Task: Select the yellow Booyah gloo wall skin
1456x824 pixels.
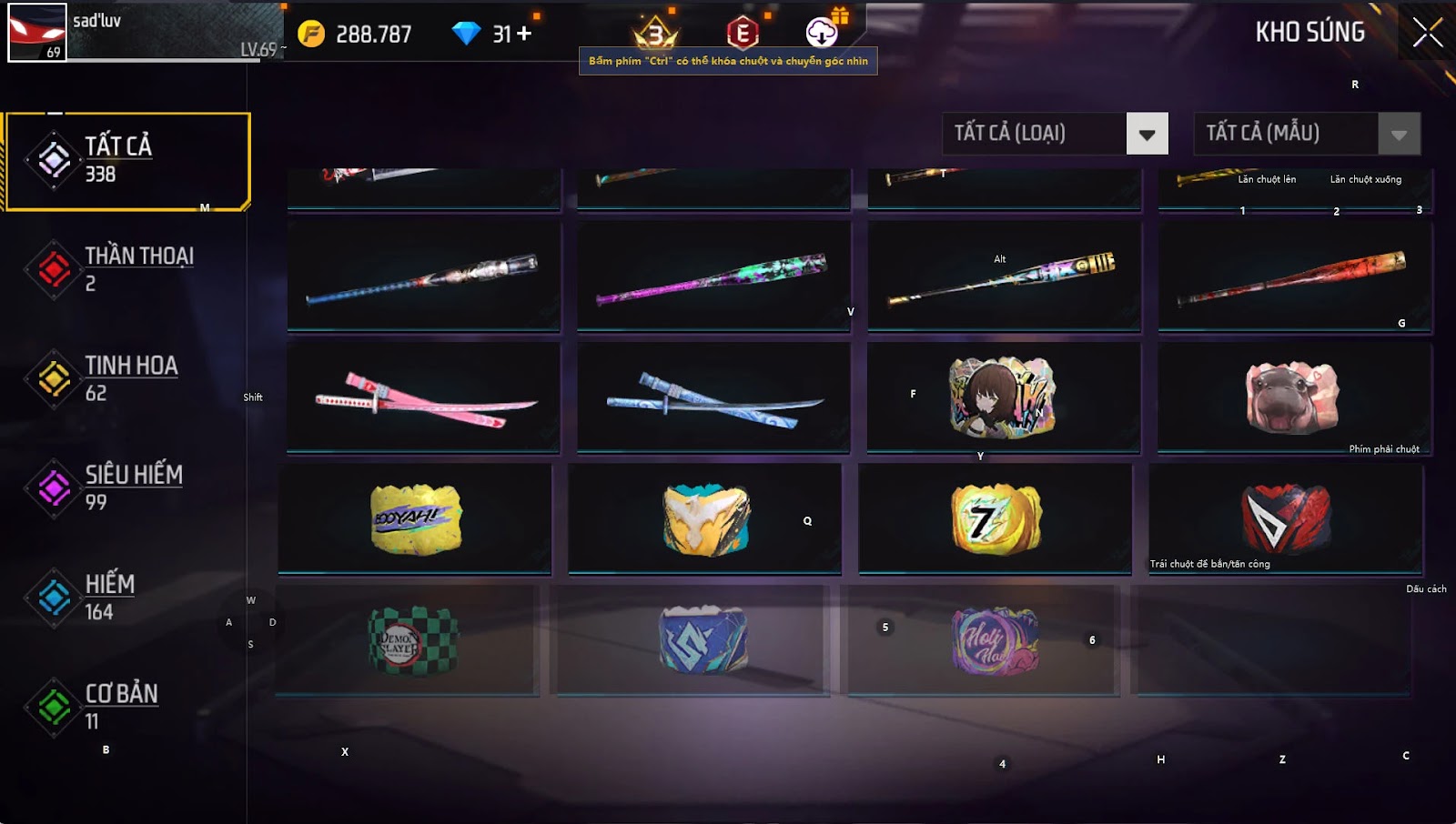Action: (415, 519)
